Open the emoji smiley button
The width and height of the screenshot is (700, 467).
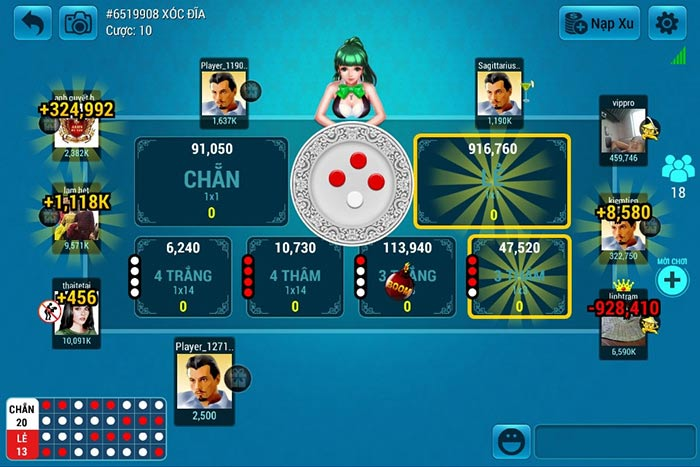pyautogui.click(x=510, y=441)
